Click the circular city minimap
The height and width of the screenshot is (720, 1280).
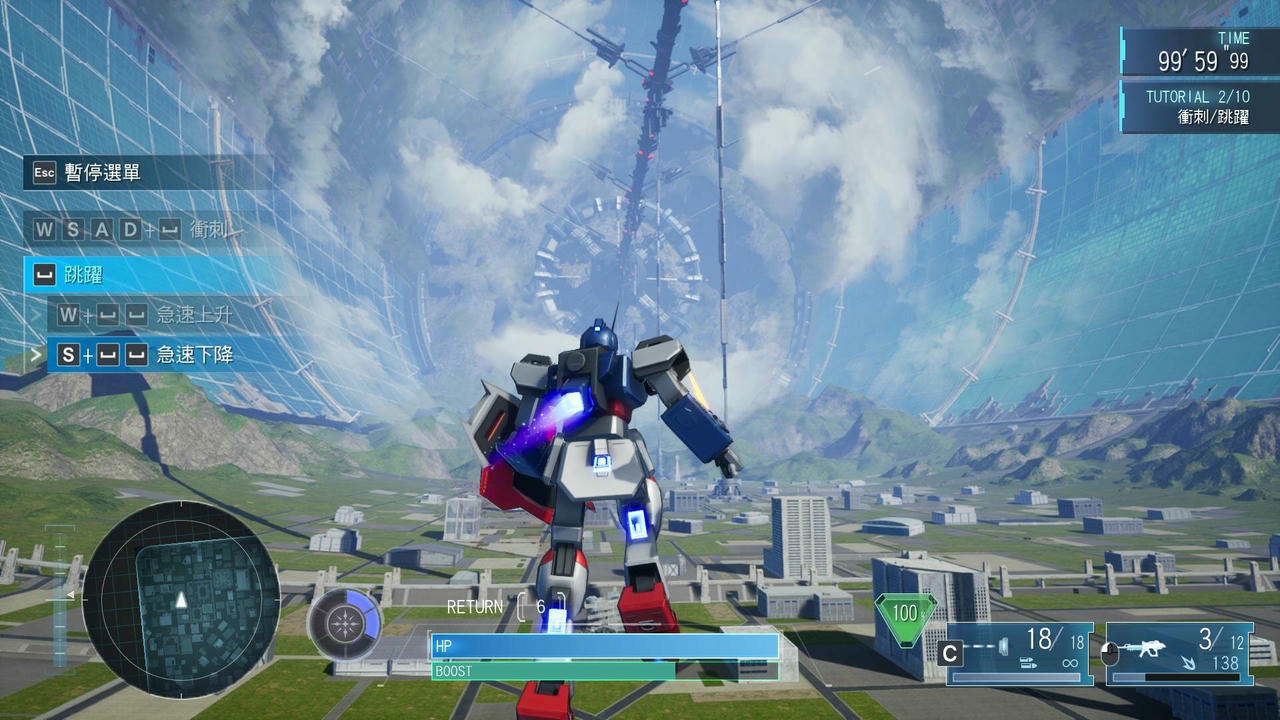(181, 599)
